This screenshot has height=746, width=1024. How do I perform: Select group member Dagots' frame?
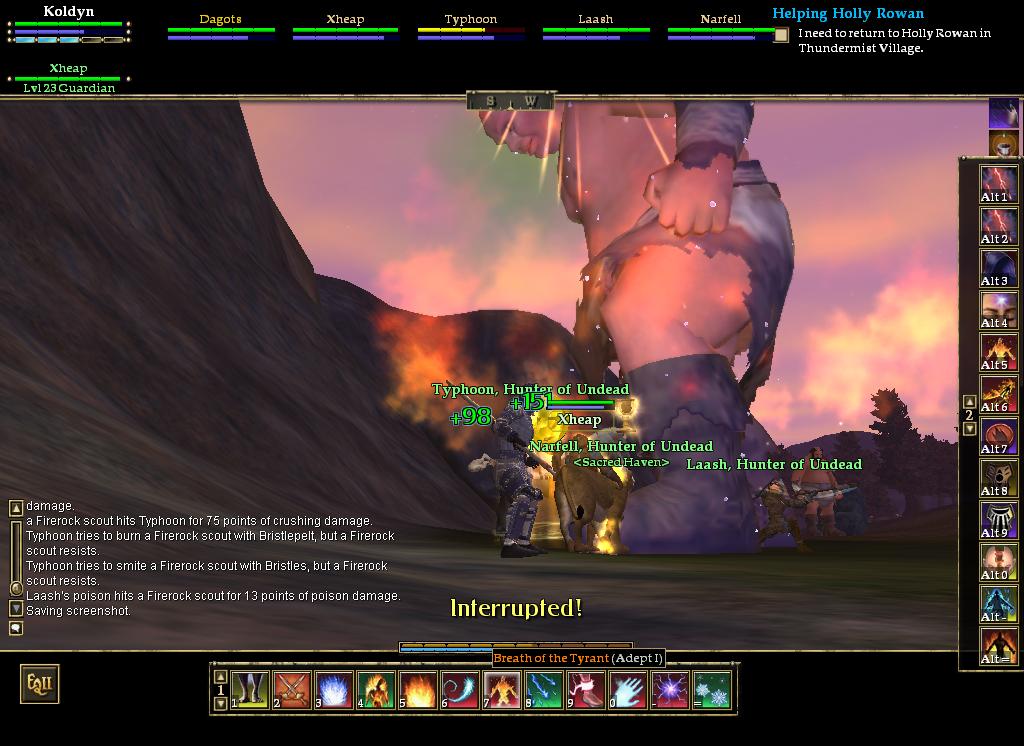click(220, 27)
